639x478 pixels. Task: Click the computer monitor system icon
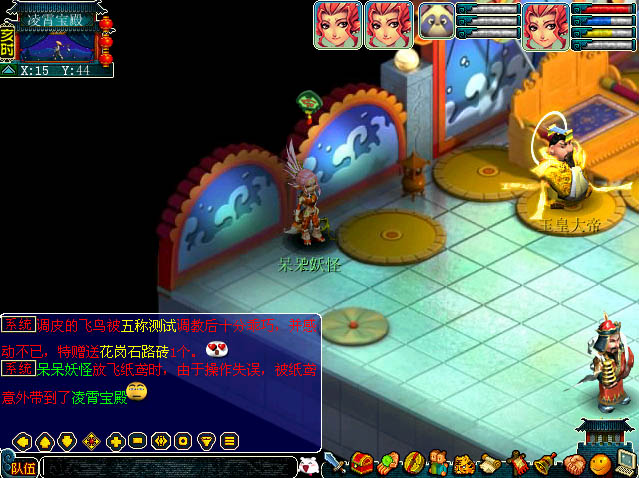(625, 463)
